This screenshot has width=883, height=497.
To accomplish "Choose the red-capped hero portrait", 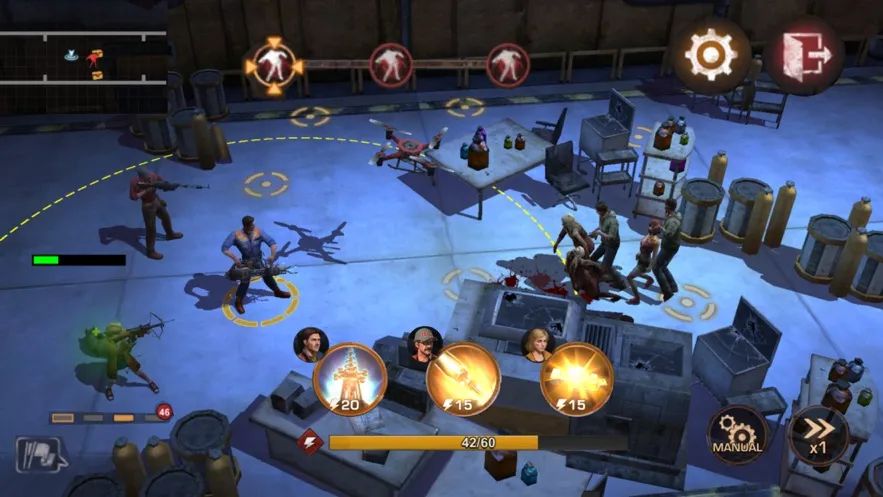I will tap(425, 344).
